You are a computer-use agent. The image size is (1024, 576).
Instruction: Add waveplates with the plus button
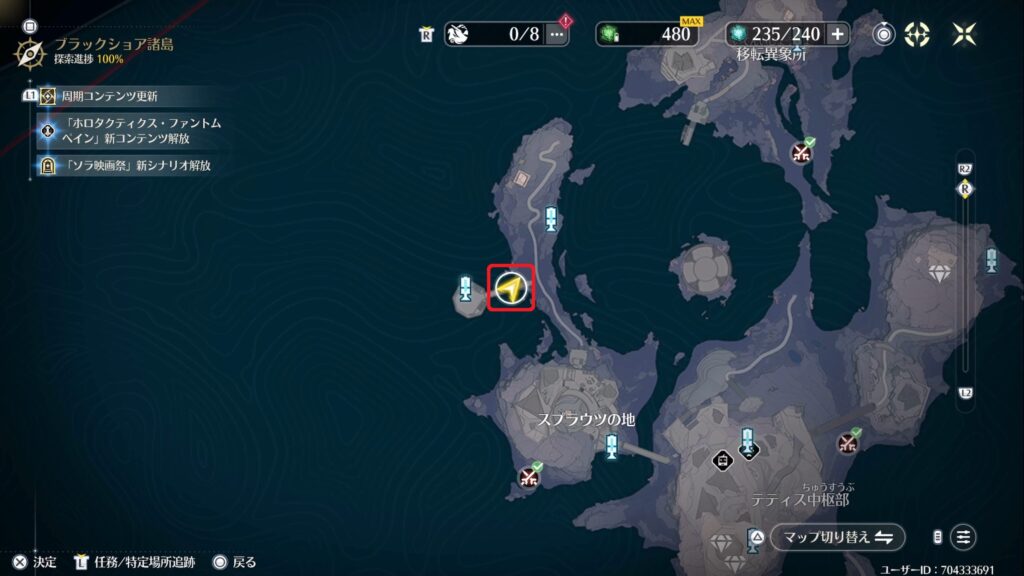tap(837, 34)
